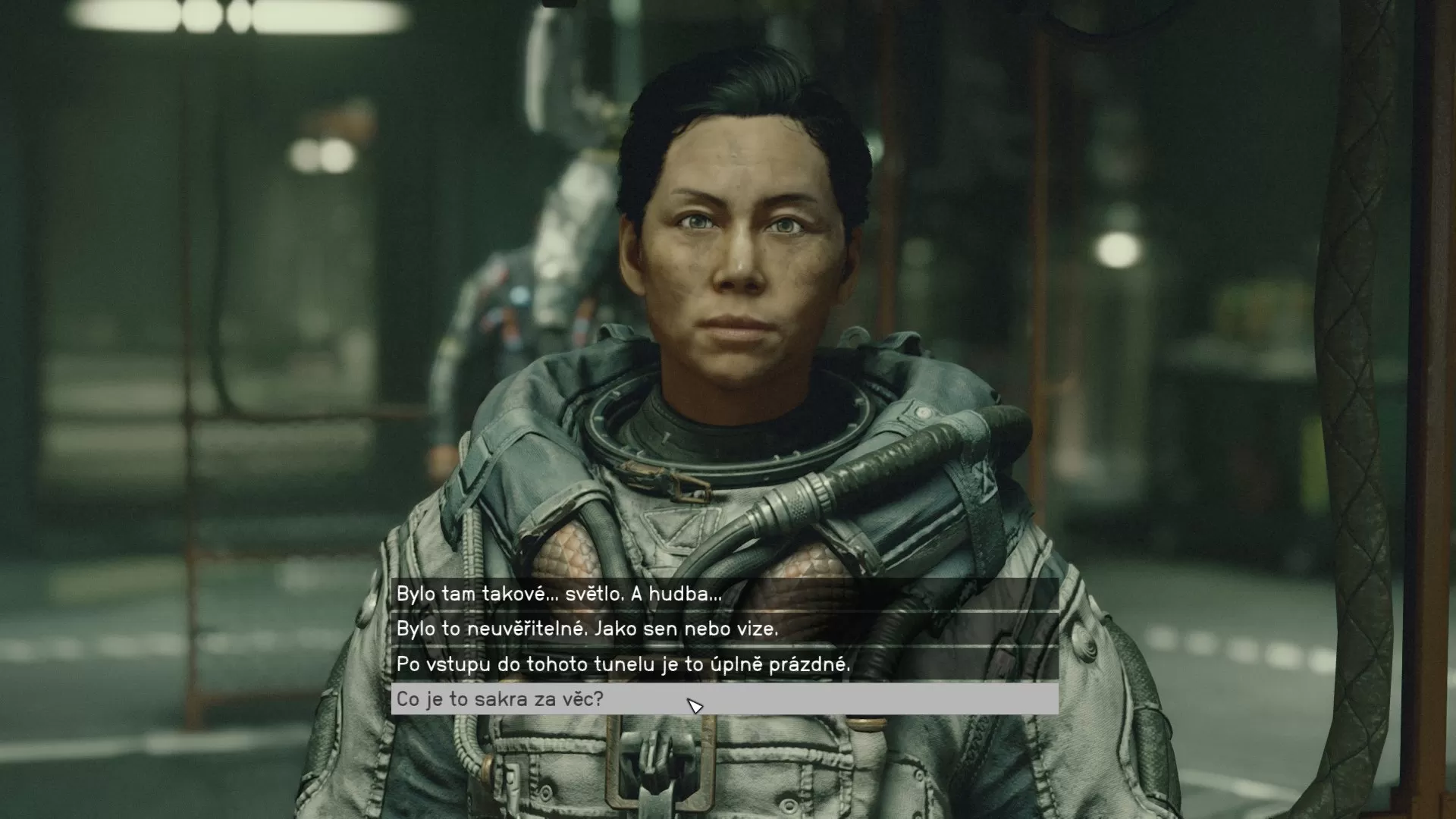Screen dimensions: 1456x819
Task: Choose reply "Bylo tam takové... světlo. A hudba..."
Action: [560, 594]
